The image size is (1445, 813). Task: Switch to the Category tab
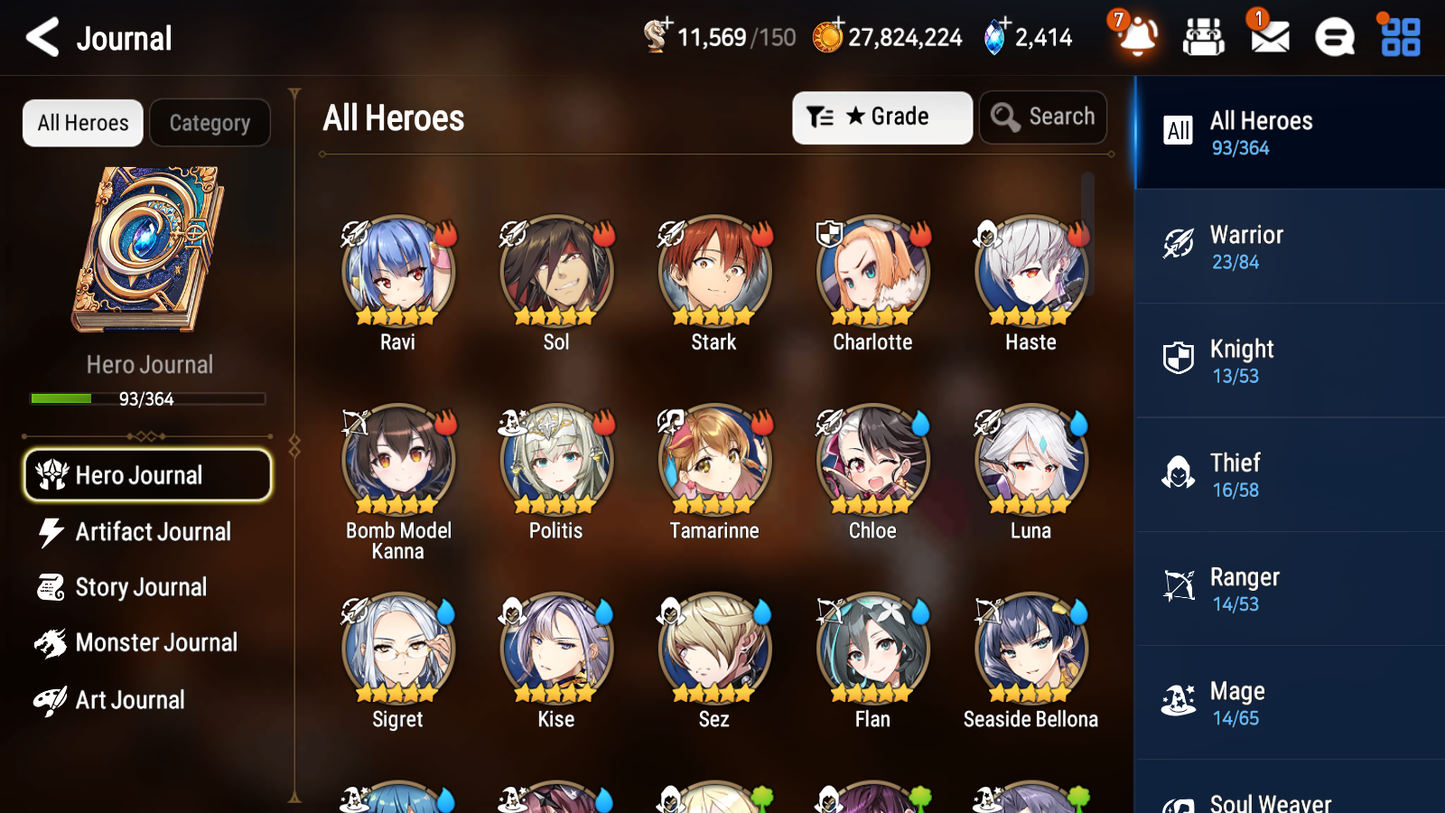point(210,122)
